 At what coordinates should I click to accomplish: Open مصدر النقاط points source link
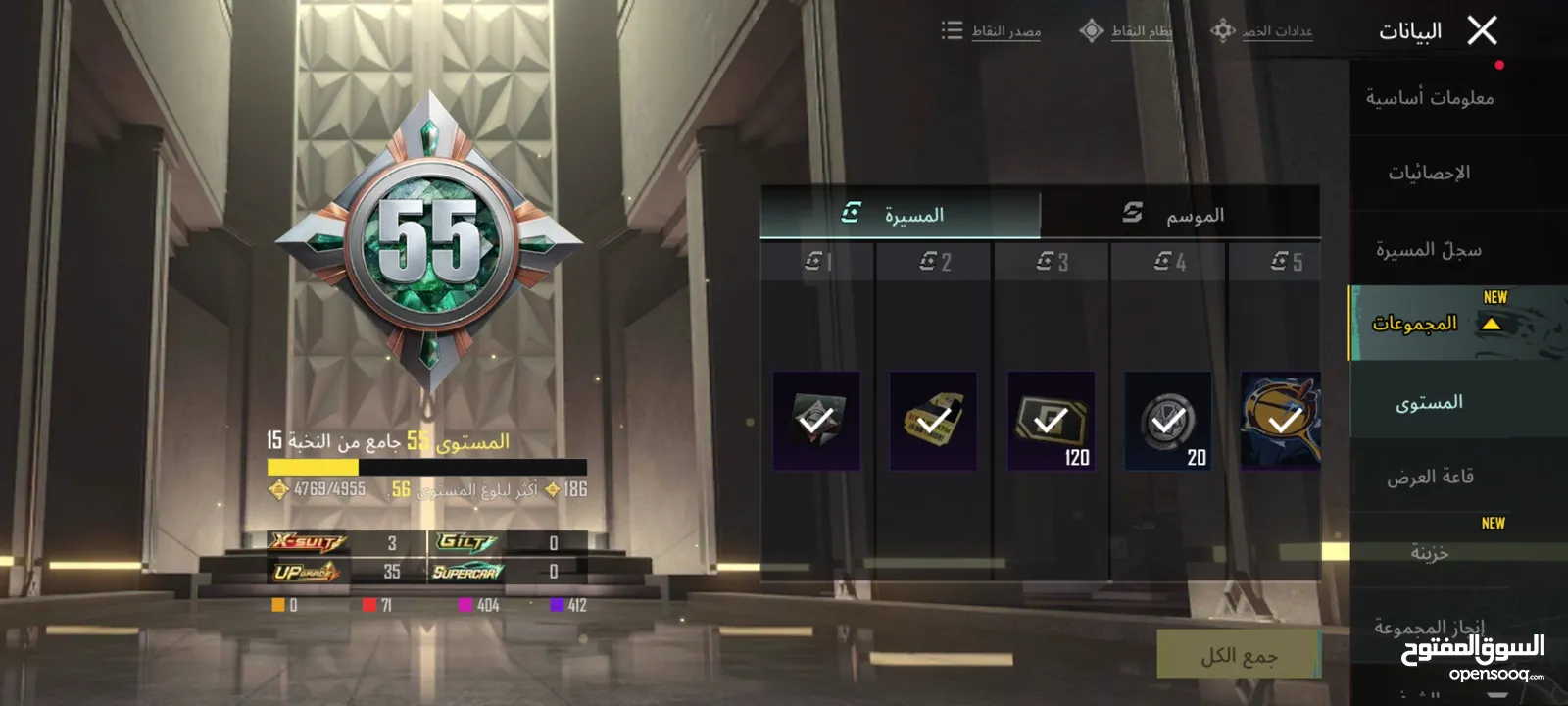pos(992,31)
